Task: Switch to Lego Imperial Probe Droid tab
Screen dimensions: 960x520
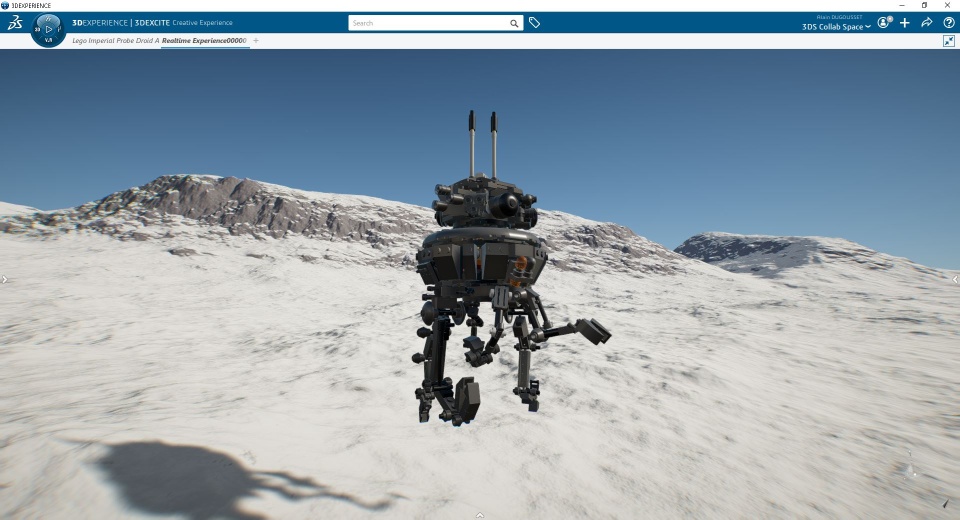Action: pos(115,41)
